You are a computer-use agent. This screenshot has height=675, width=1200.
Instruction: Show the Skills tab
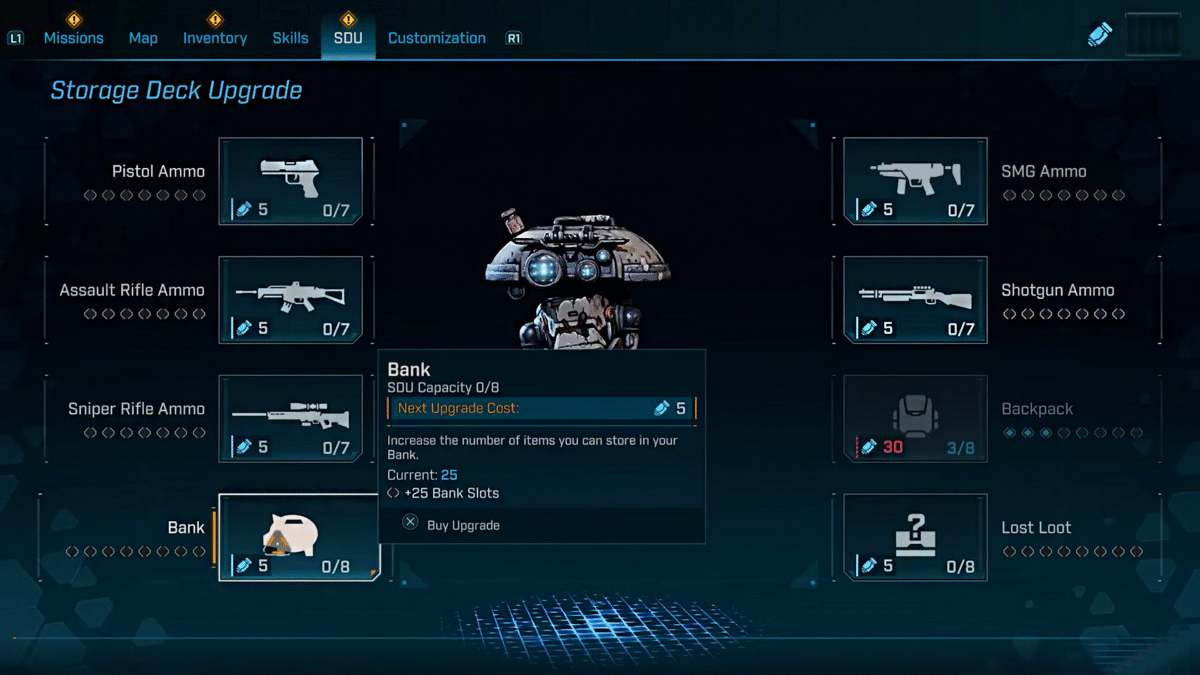[290, 38]
